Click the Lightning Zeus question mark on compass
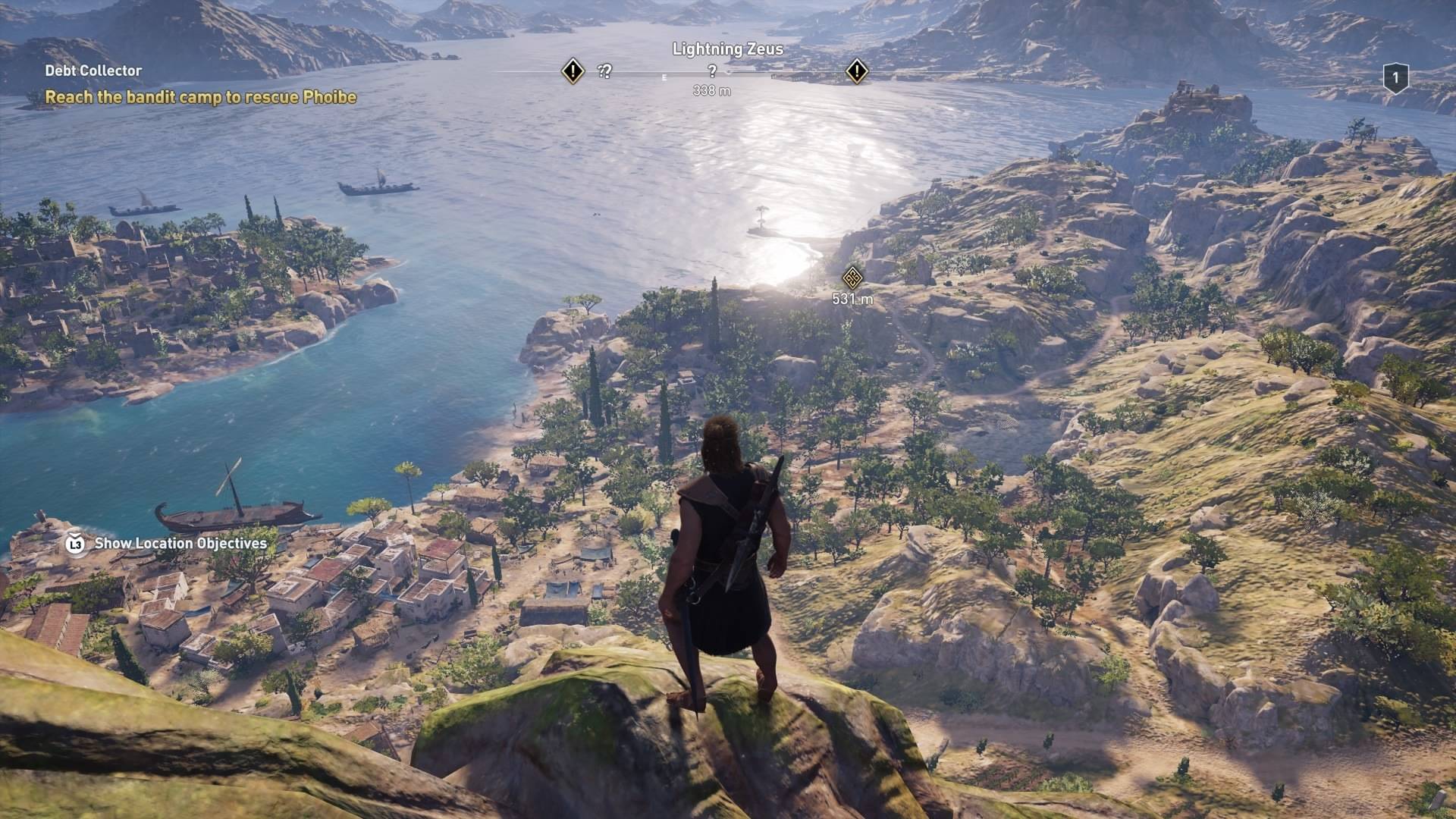1456x819 pixels. [712, 71]
